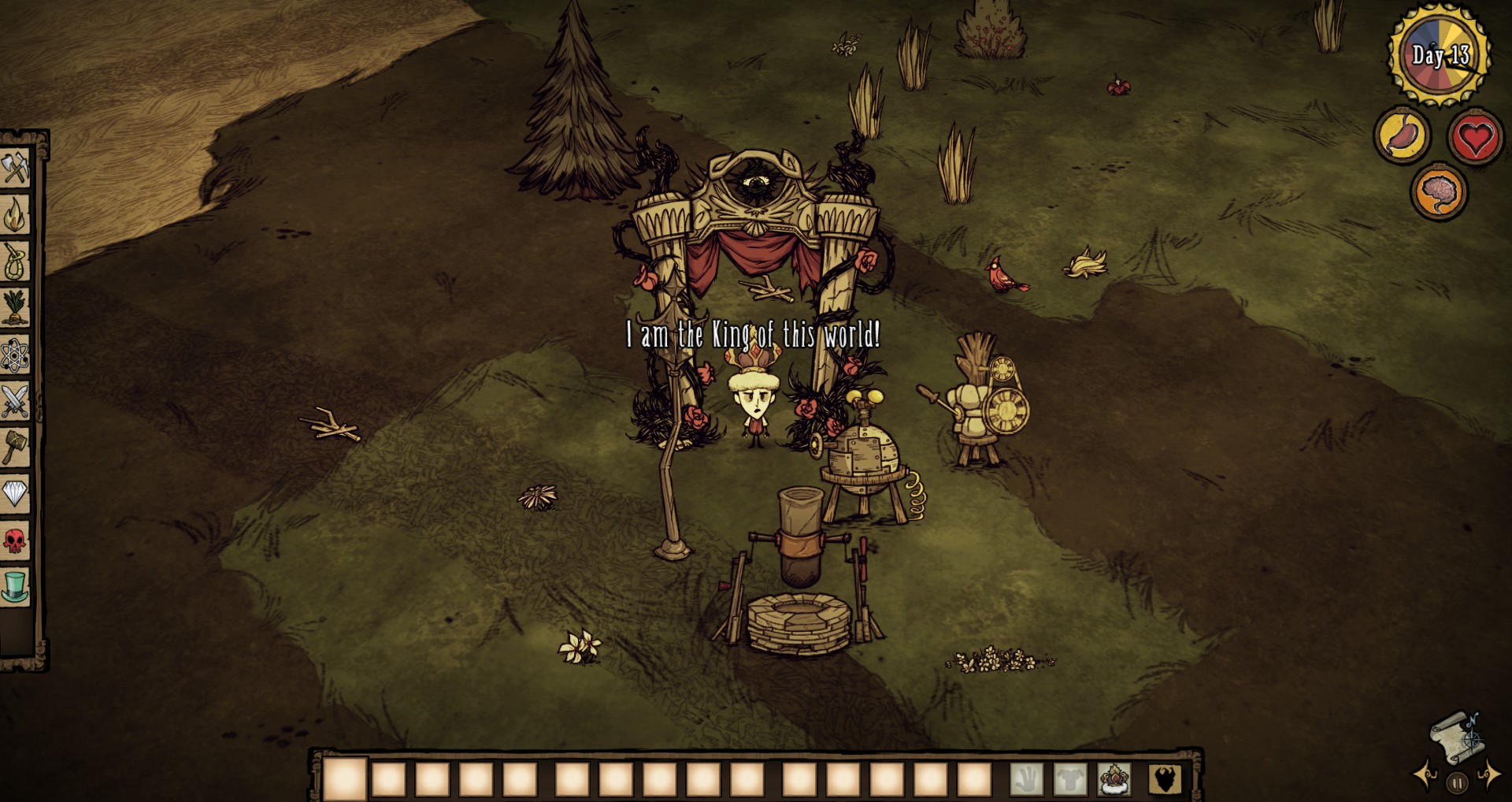Open the hammer Structures crafting tab

tap(15, 447)
